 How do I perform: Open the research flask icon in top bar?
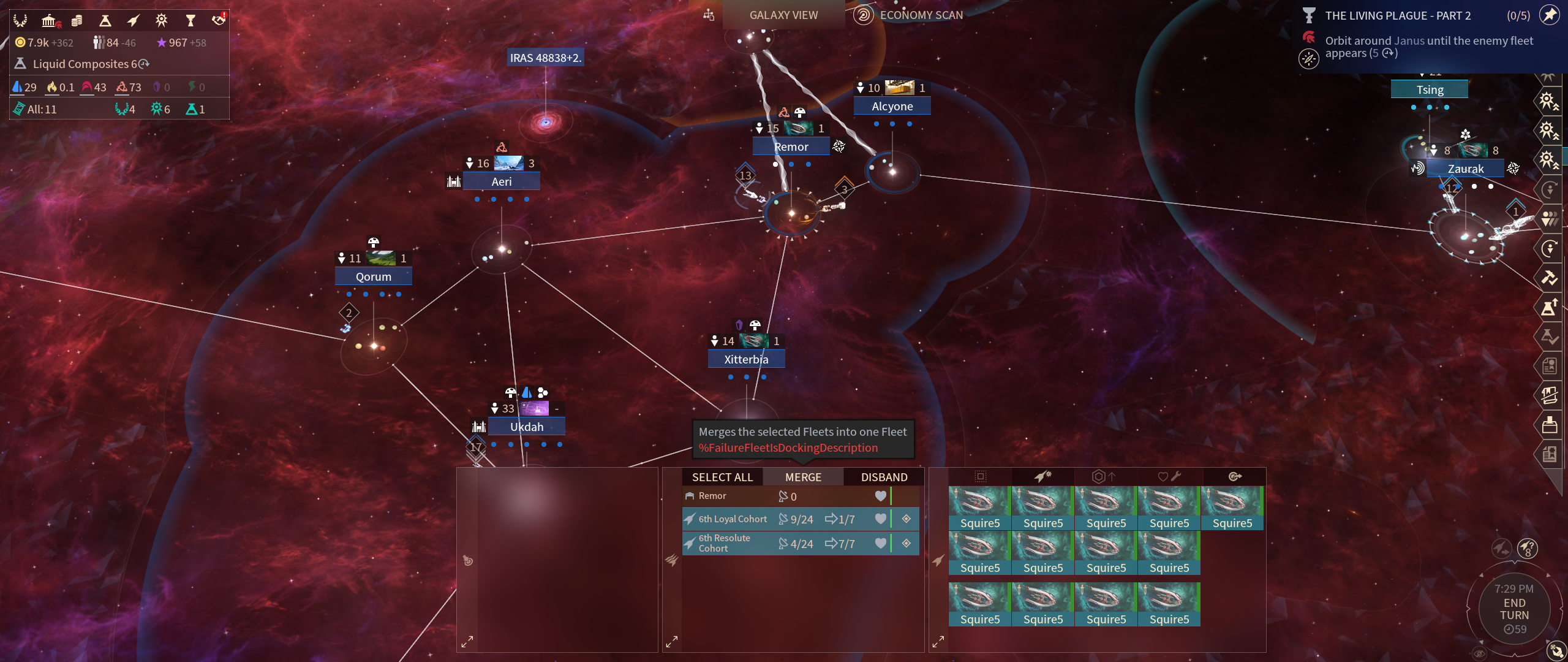click(105, 21)
